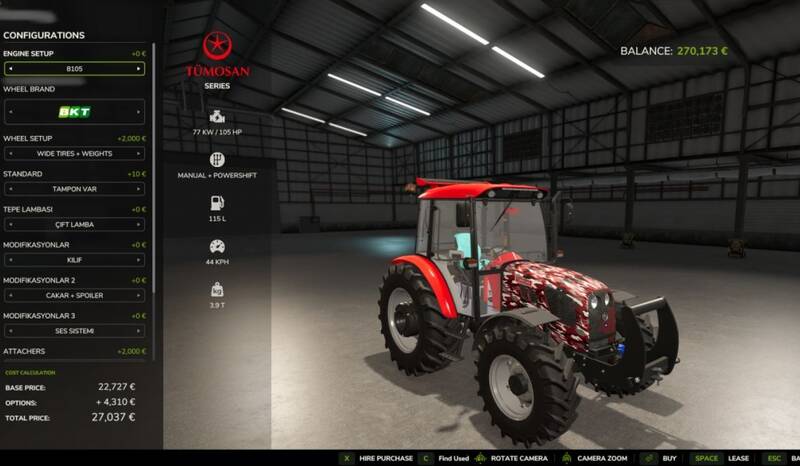Choose the next wheel brand after BKT

(139, 112)
